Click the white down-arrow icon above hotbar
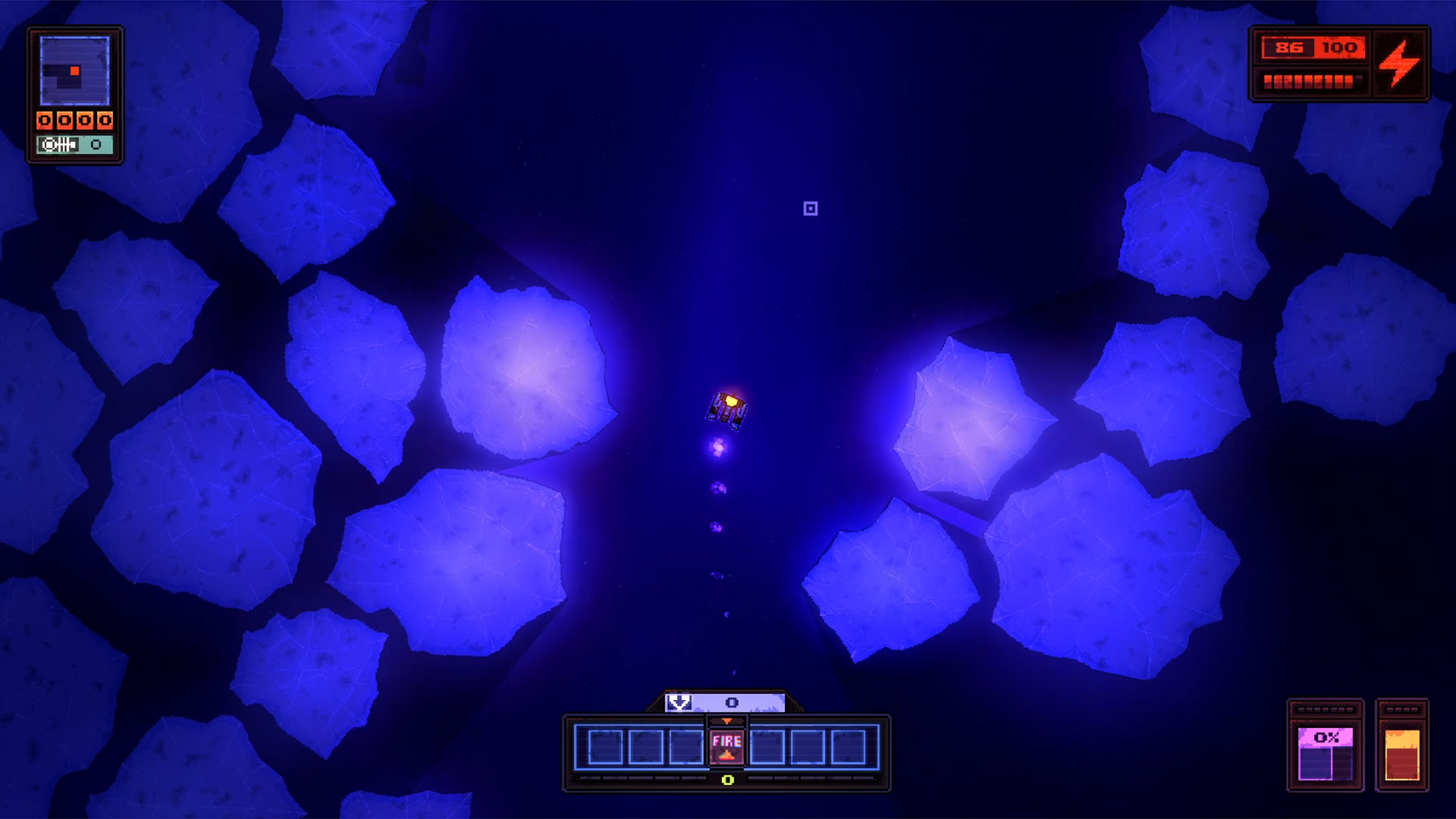Image resolution: width=1456 pixels, height=819 pixels. [x=679, y=701]
